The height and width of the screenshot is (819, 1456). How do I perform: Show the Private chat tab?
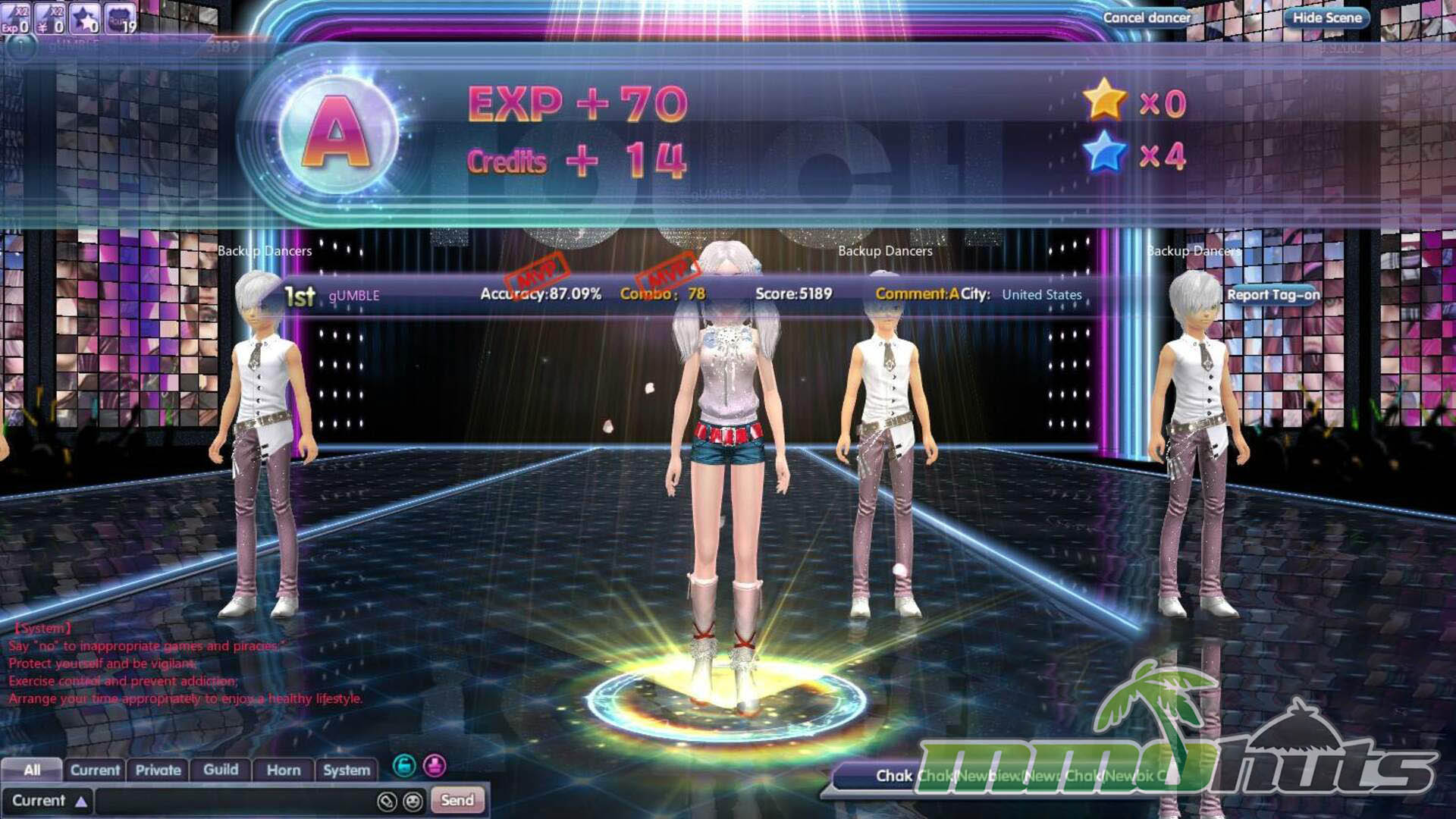pyautogui.click(x=158, y=770)
